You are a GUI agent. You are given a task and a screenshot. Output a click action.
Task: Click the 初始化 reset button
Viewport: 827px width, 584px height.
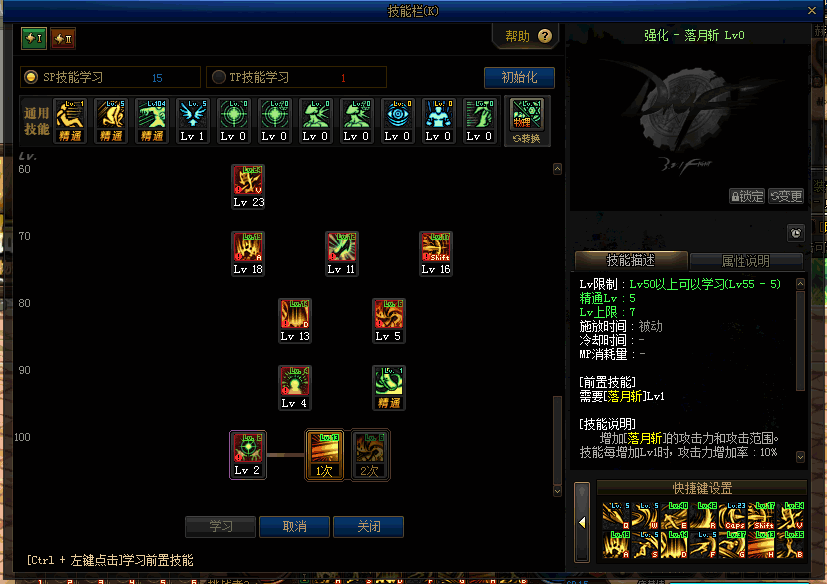[519, 77]
